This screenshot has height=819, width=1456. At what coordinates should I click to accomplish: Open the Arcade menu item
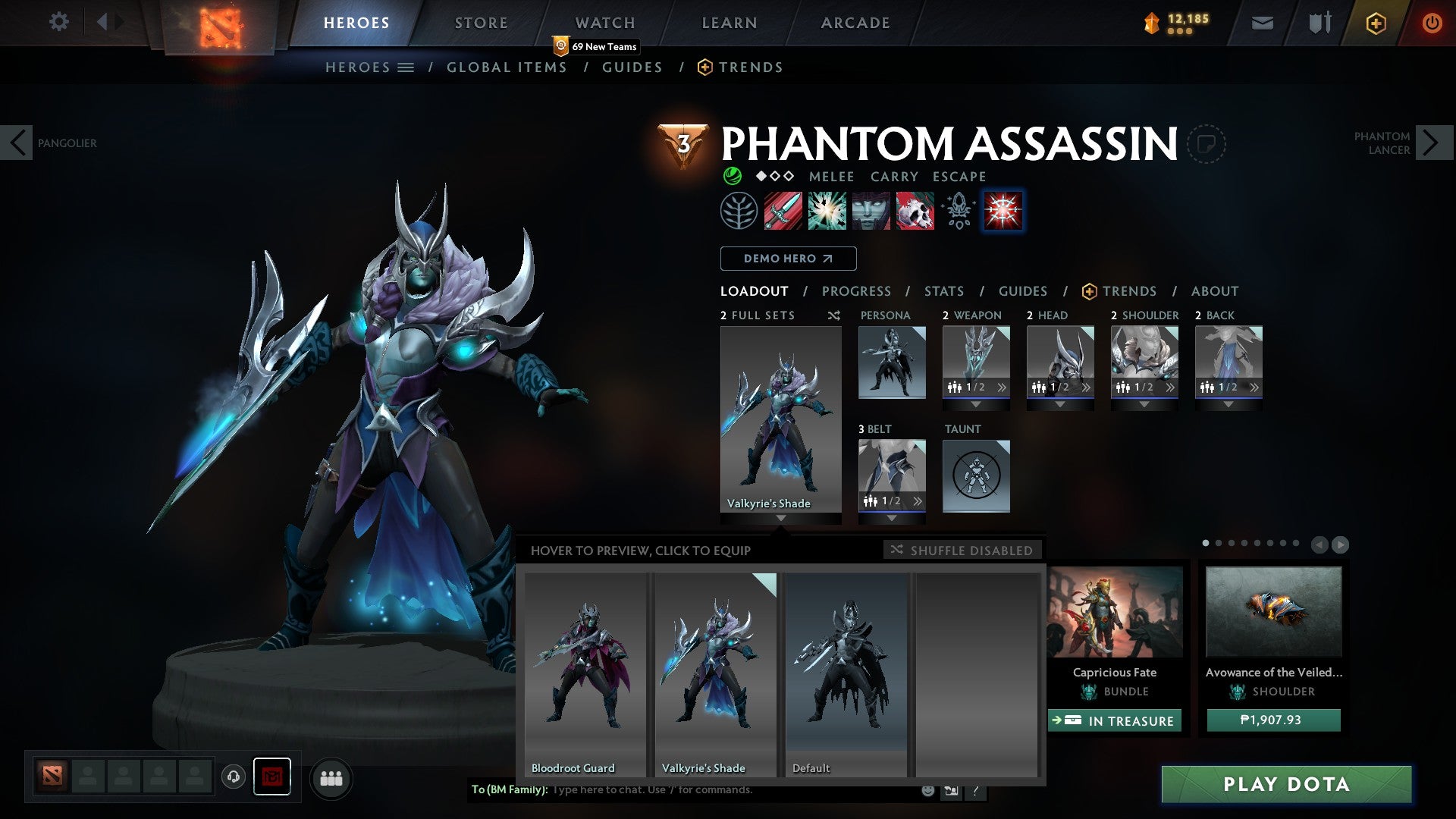[855, 22]
